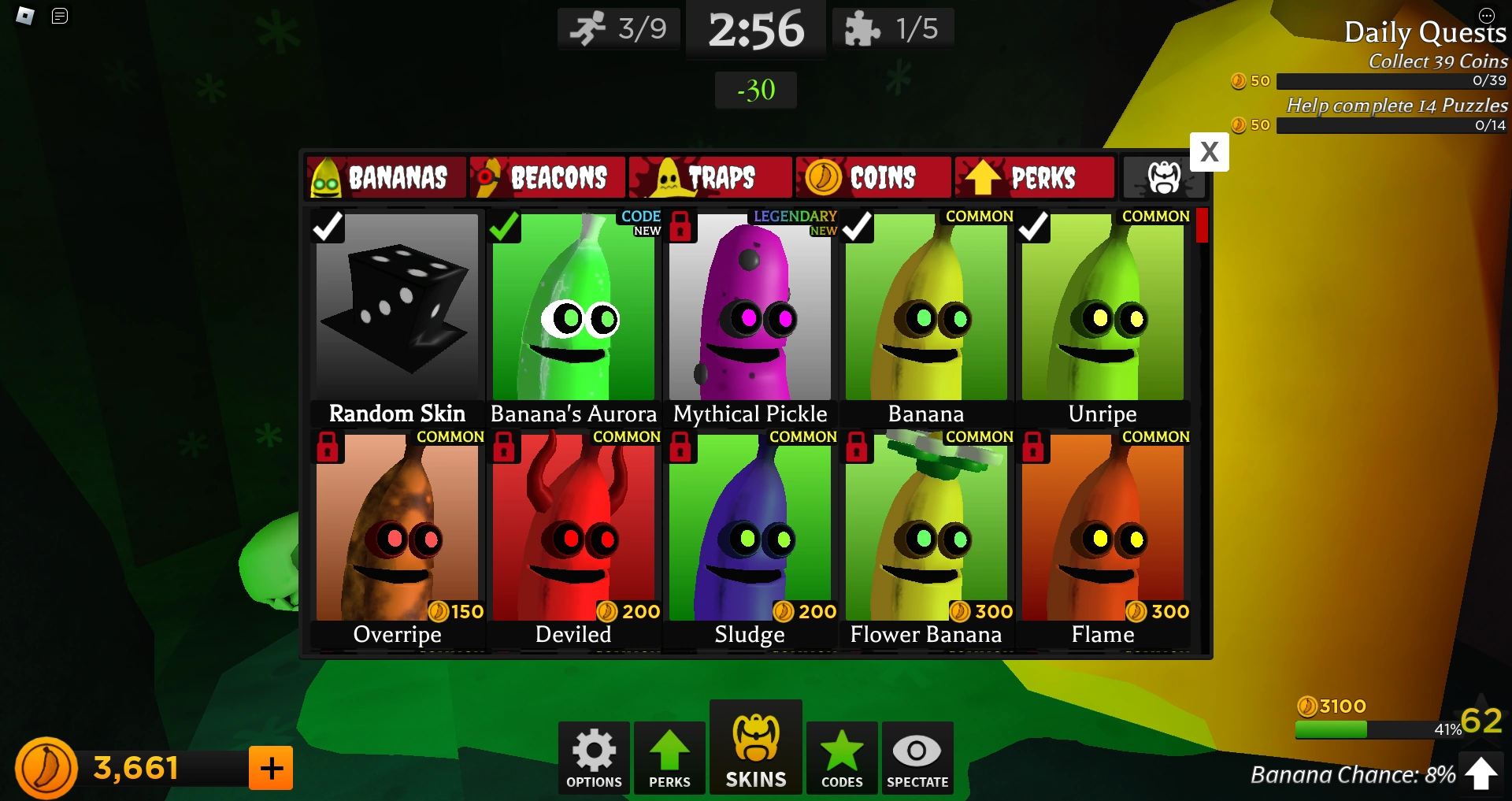This screenshot has height=801, width=1512.
Task: Open the Options gear menu
Action: [x=593, y=757]
